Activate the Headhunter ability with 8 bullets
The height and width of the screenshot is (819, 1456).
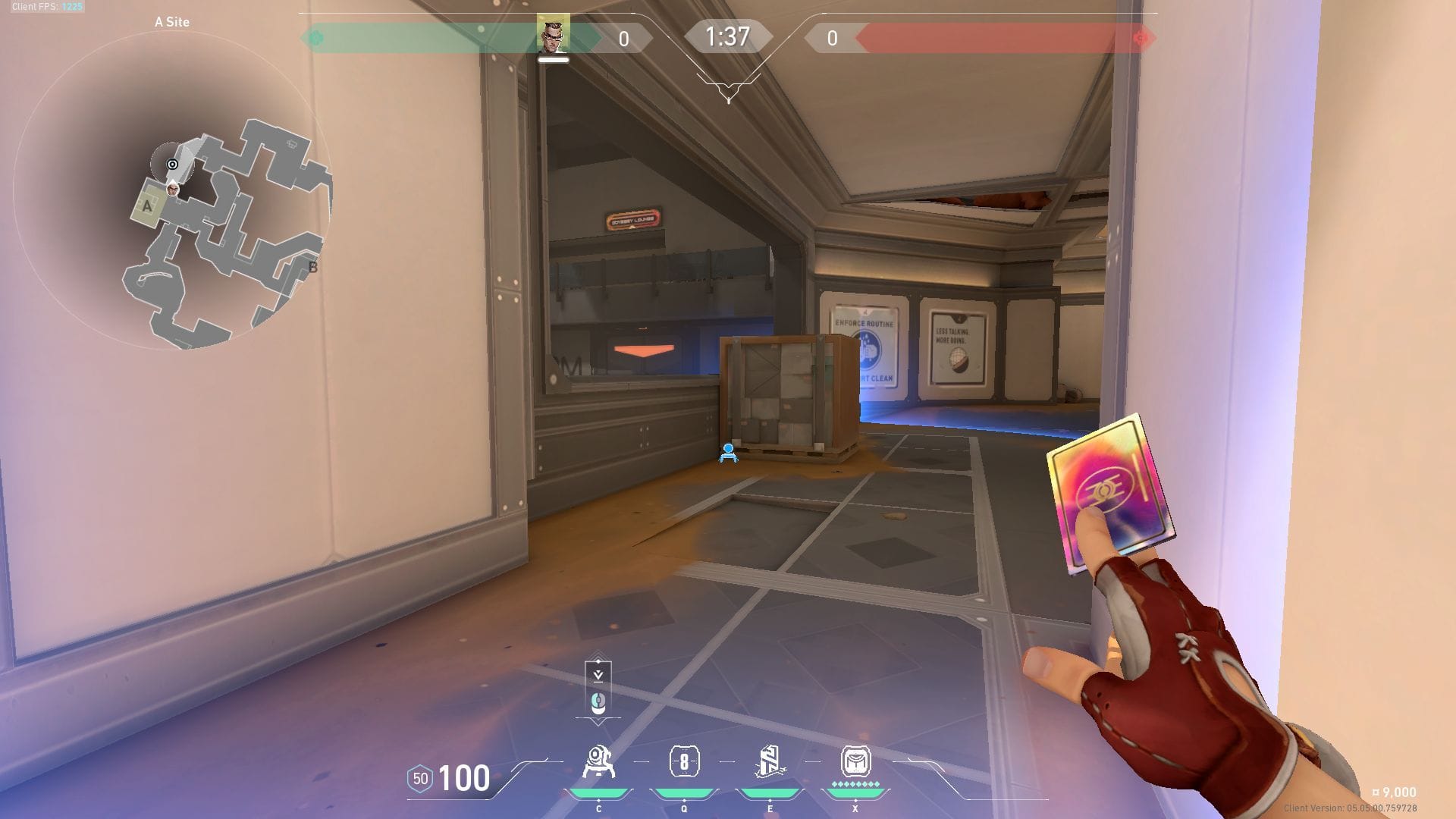[x=684, y=762]
